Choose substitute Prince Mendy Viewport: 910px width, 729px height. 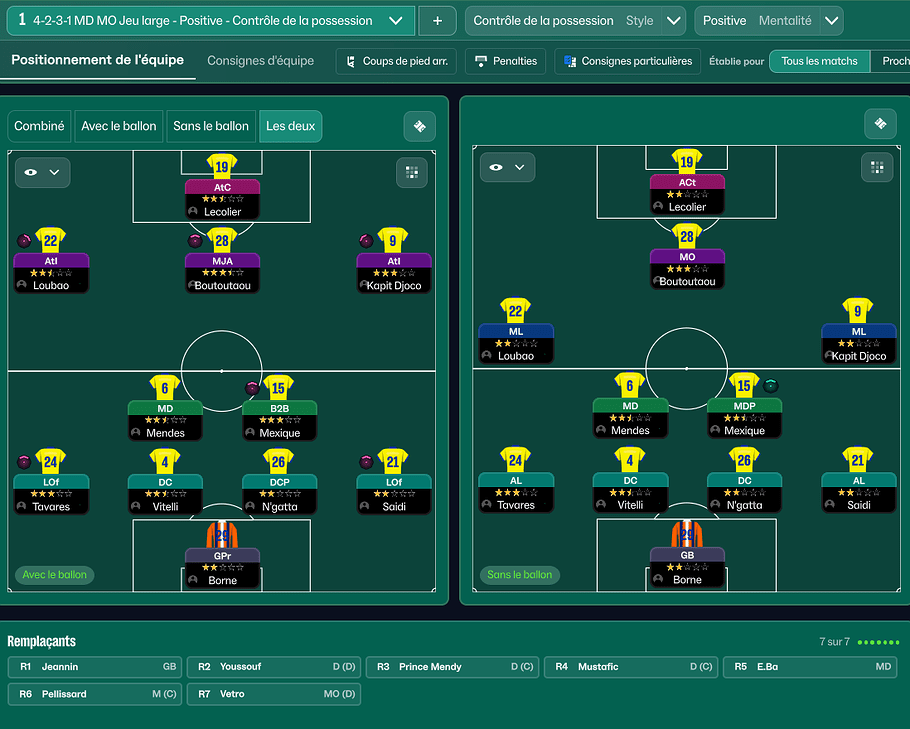[451, 667]
